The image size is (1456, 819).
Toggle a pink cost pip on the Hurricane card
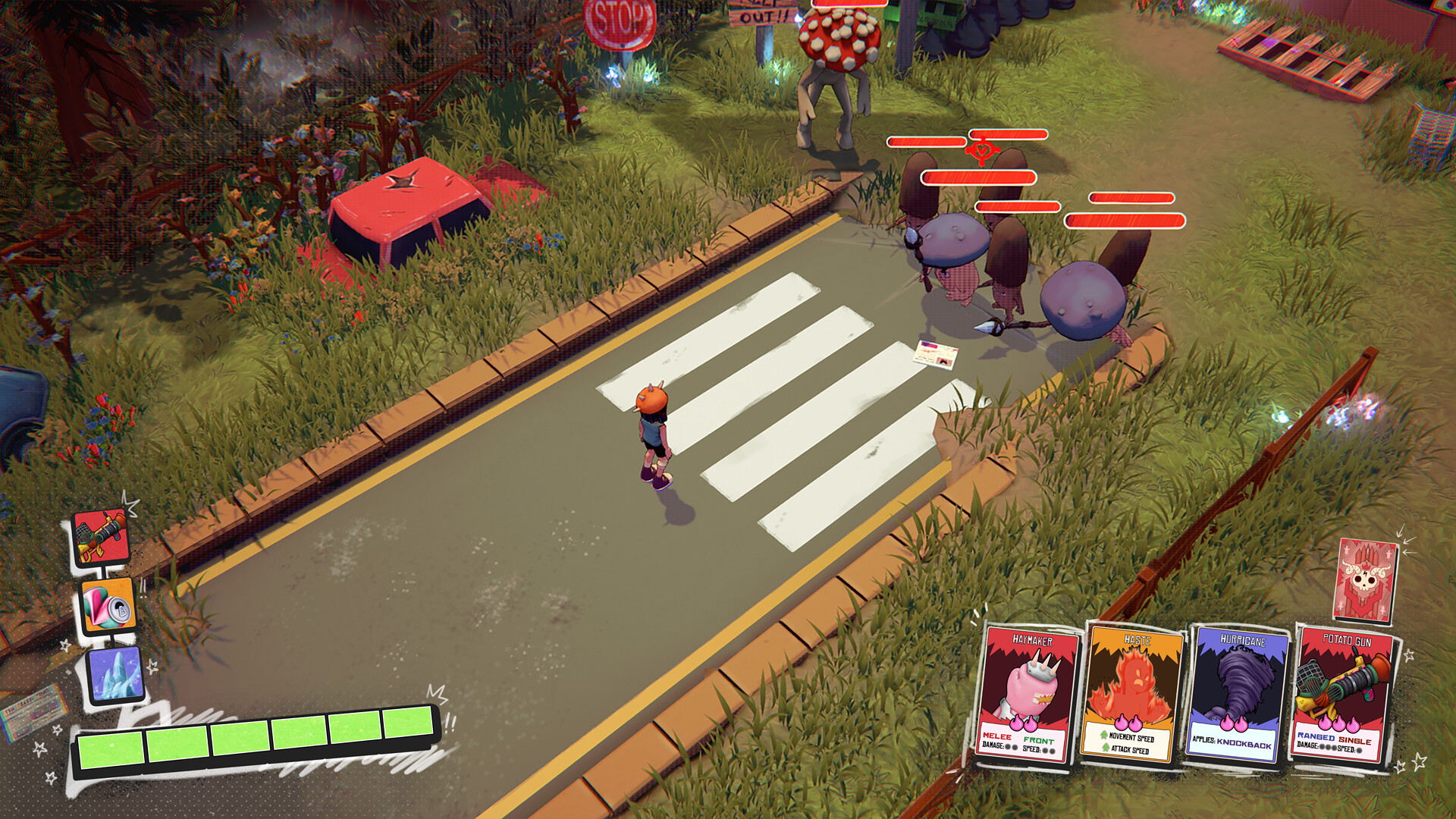coord(1228,723)
